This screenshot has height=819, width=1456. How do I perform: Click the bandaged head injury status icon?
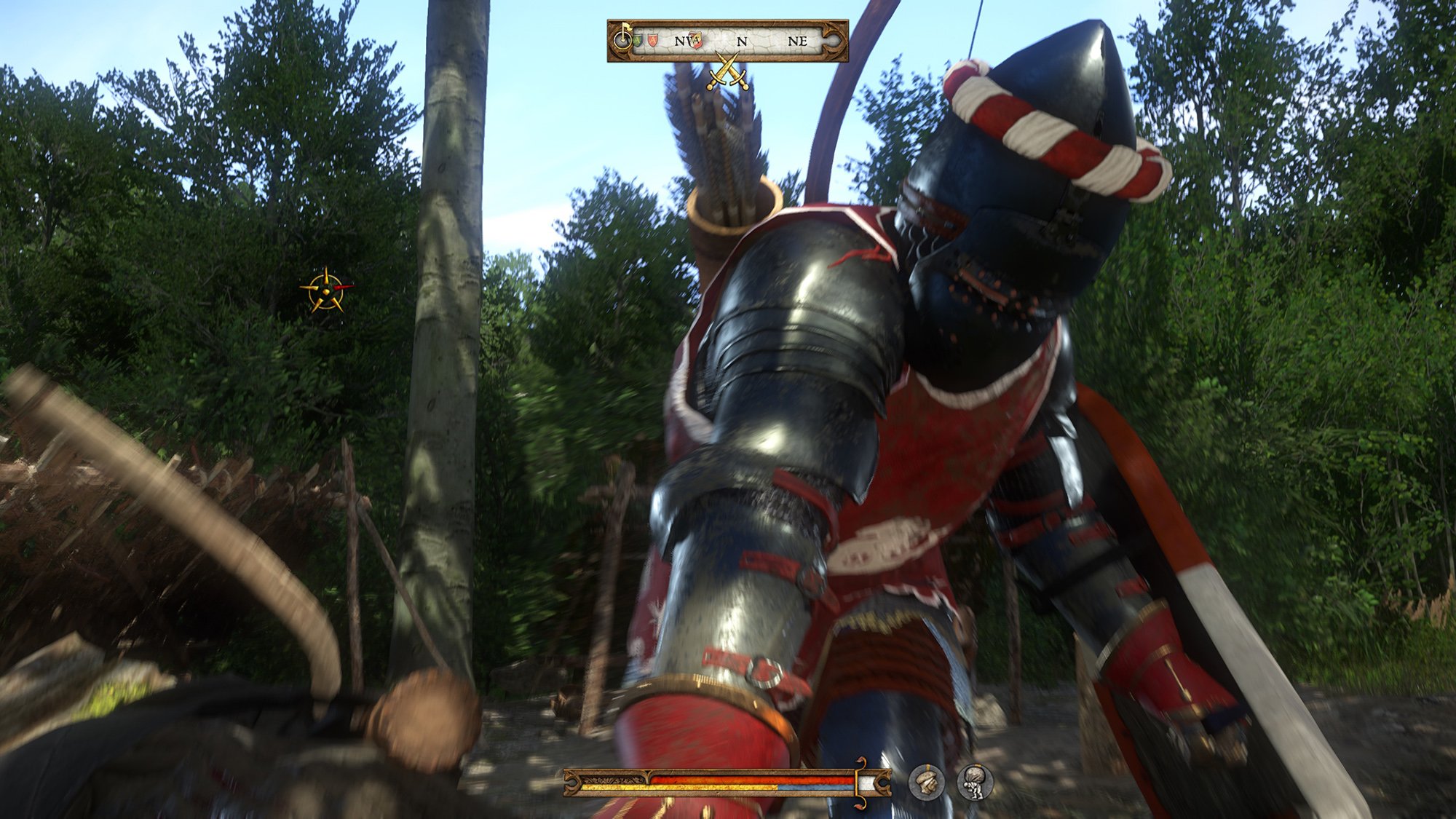[x=927, y=783]
